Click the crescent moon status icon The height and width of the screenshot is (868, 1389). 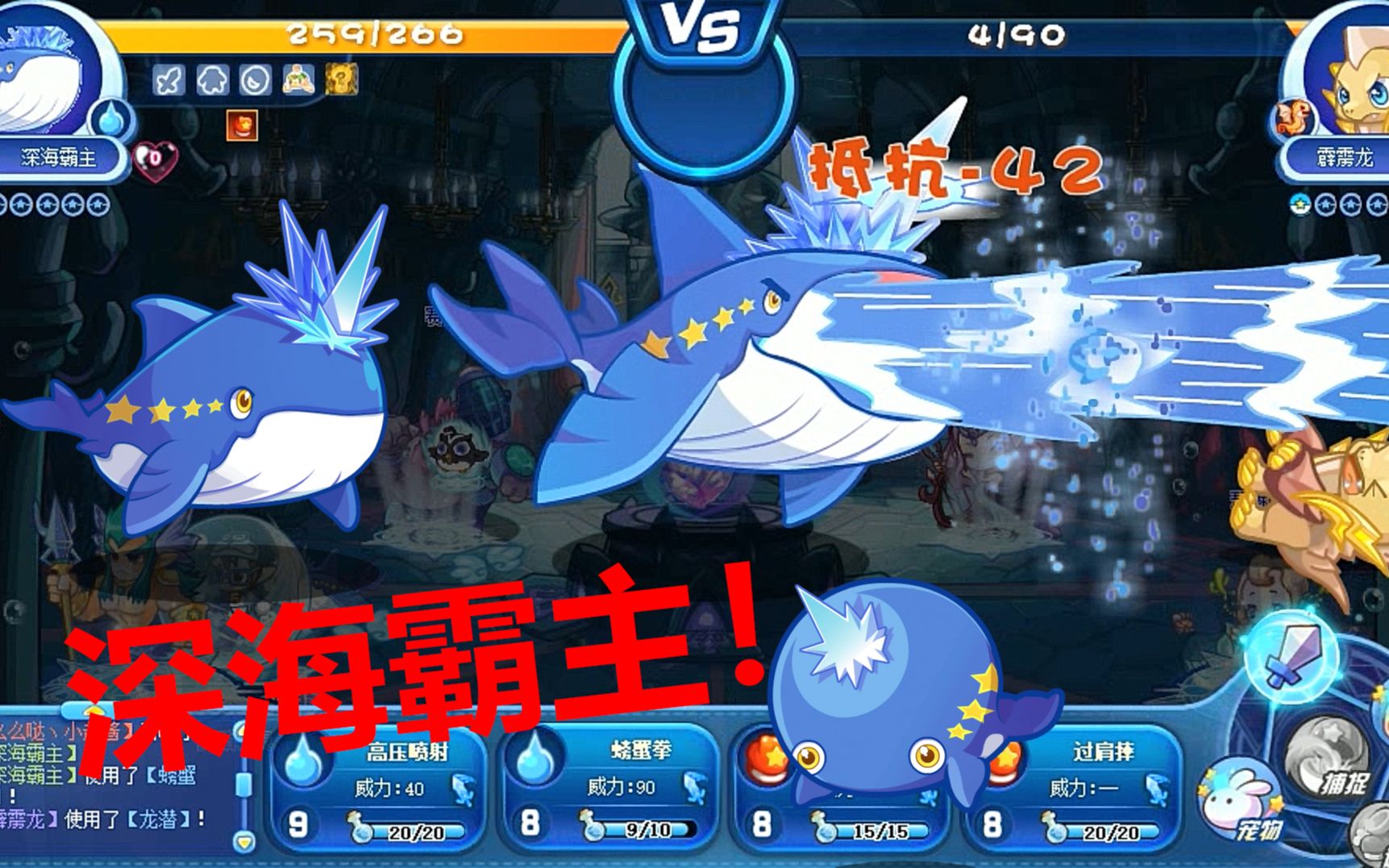[256, 80]
